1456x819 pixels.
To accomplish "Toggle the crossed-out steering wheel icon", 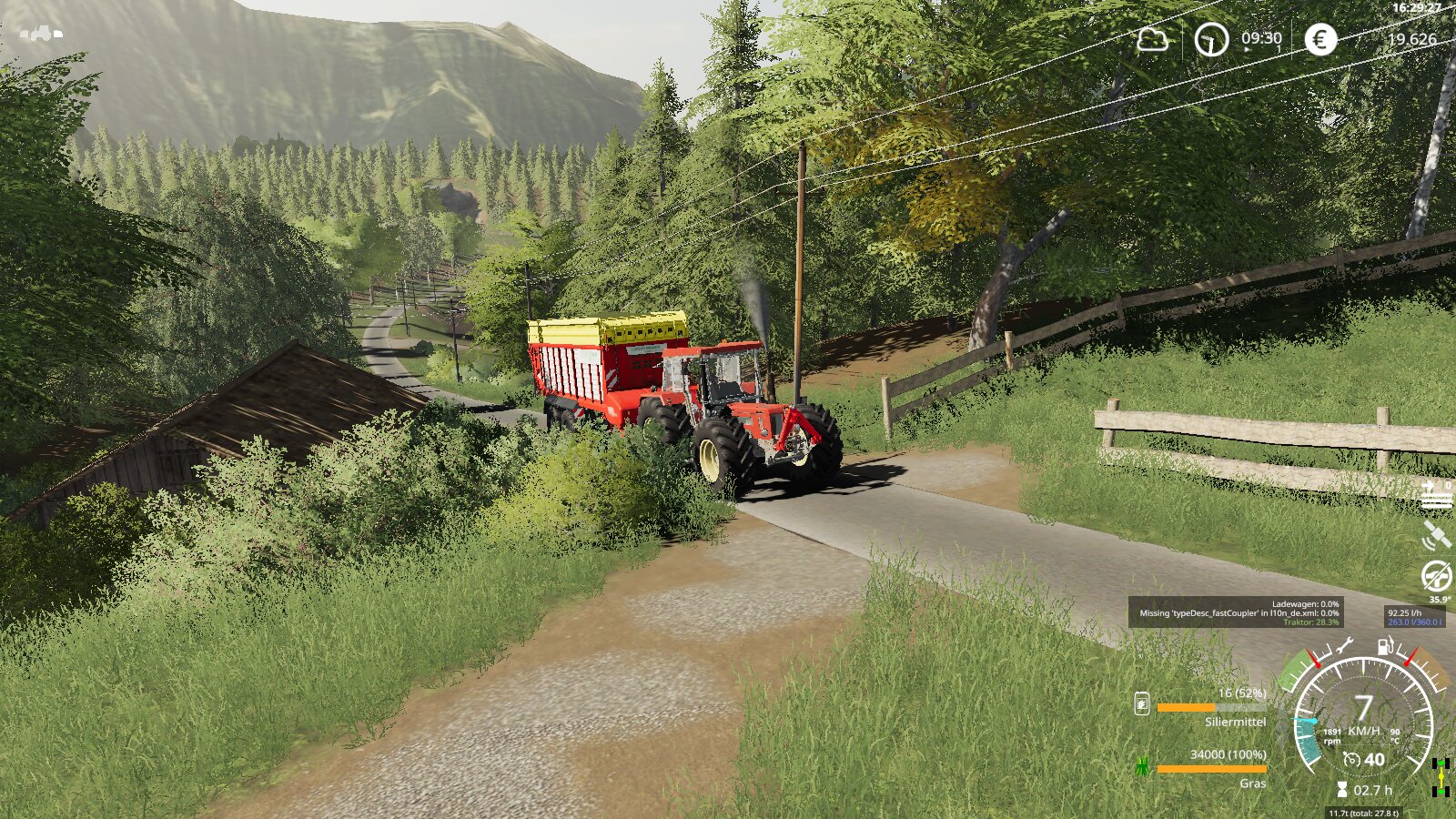I will point(1437,576).
